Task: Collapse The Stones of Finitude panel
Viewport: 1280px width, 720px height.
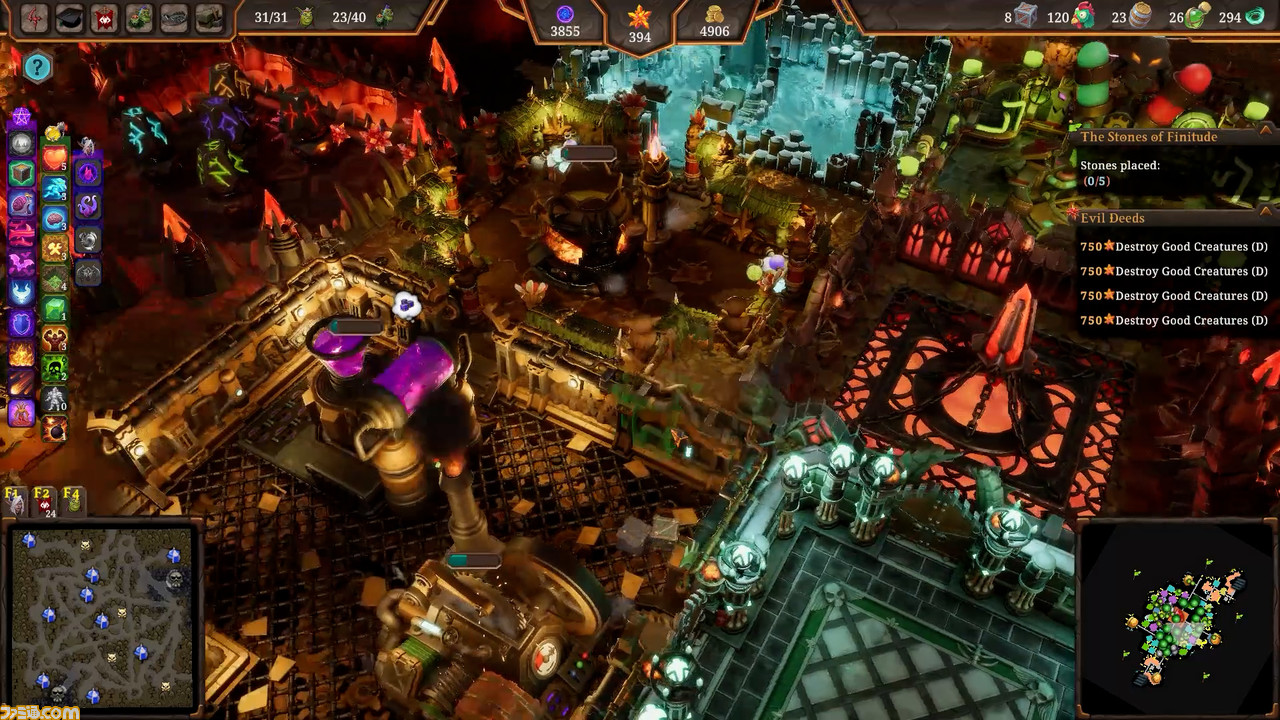Action: pos(1264,137)
